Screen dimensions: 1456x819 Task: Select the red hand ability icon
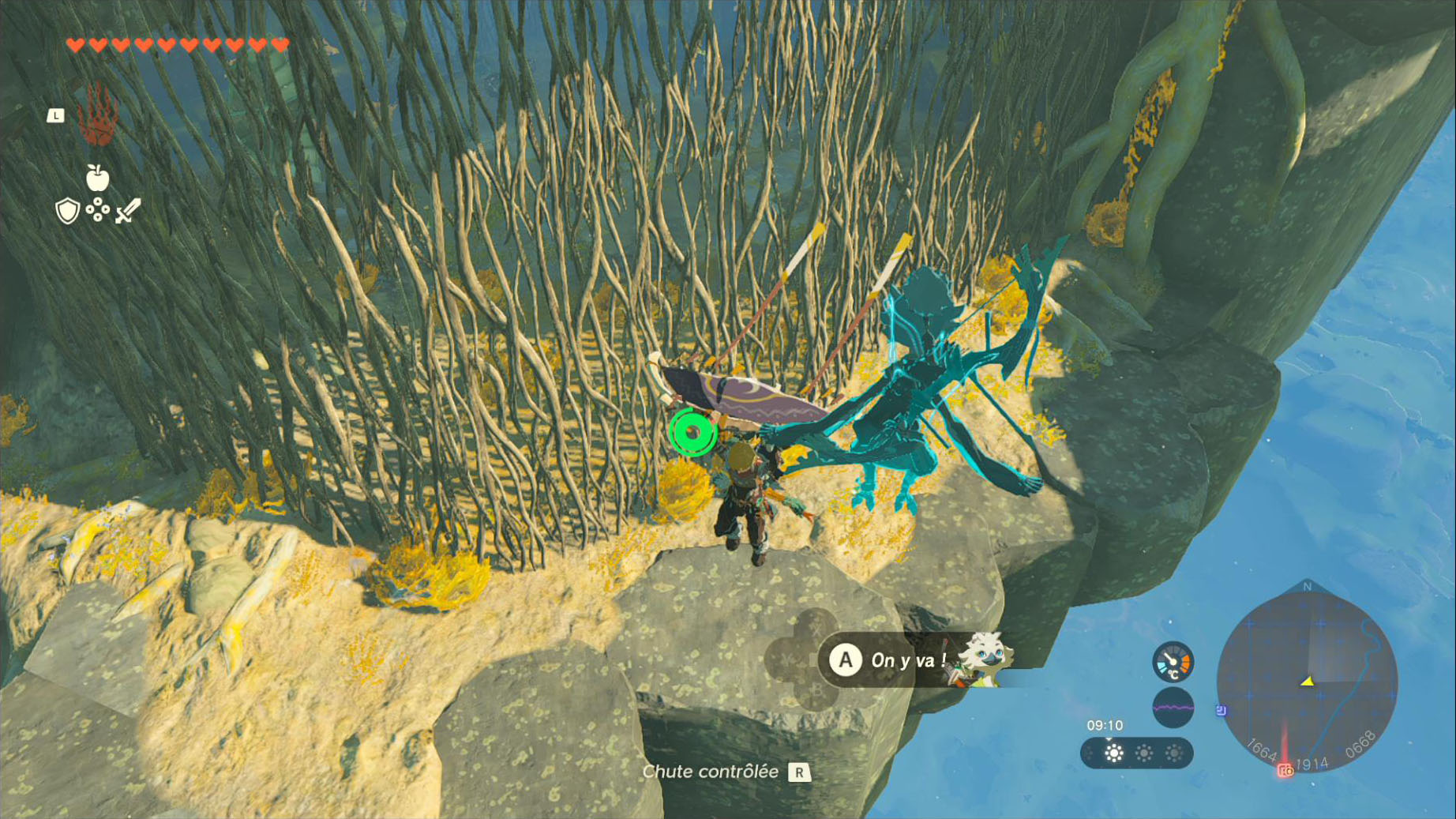point(98,117)
